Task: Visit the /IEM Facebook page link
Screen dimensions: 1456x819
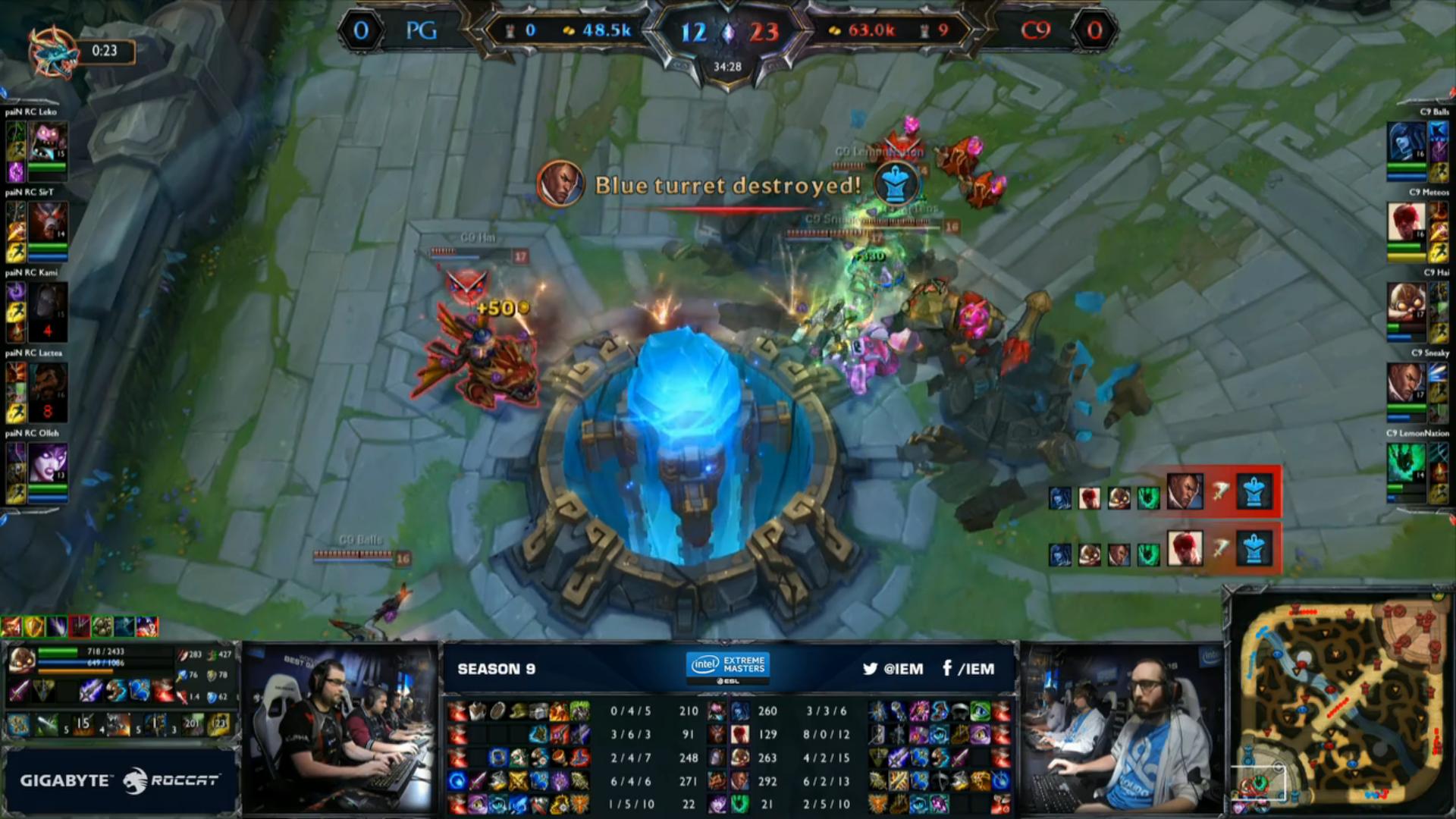Action: click(x=968, y=670)
